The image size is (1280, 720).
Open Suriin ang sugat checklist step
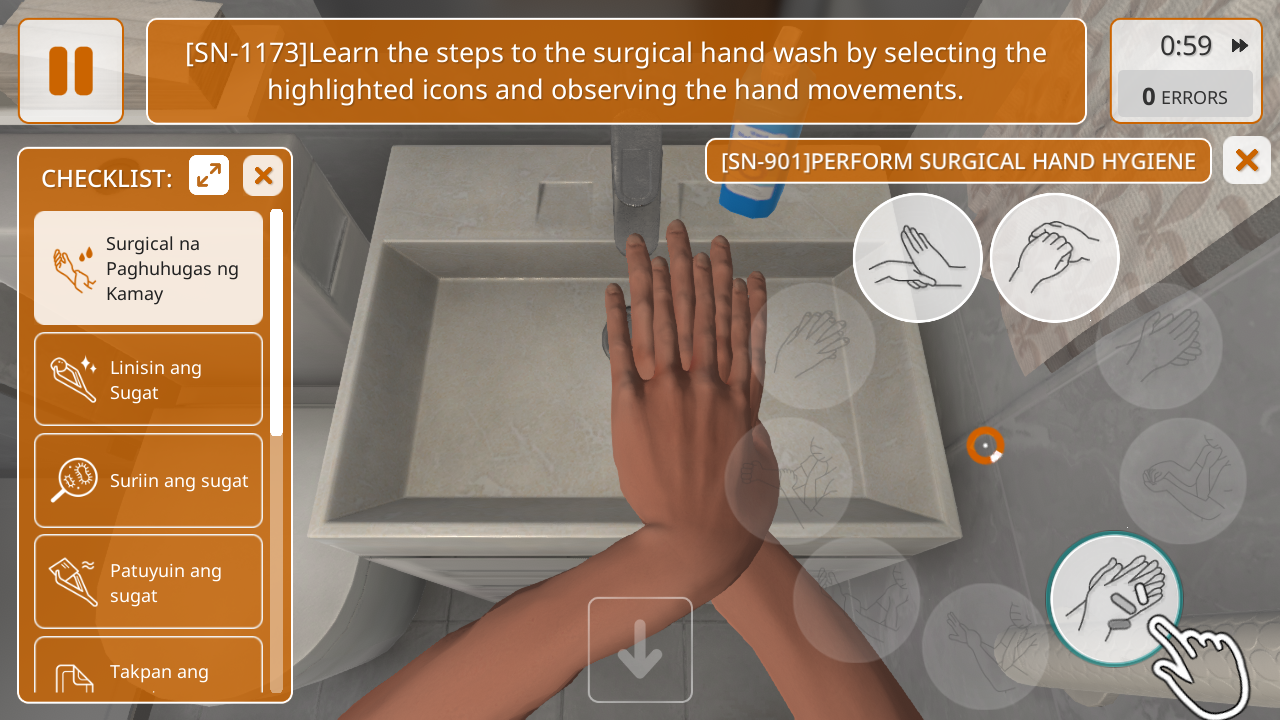pos(148,480)
